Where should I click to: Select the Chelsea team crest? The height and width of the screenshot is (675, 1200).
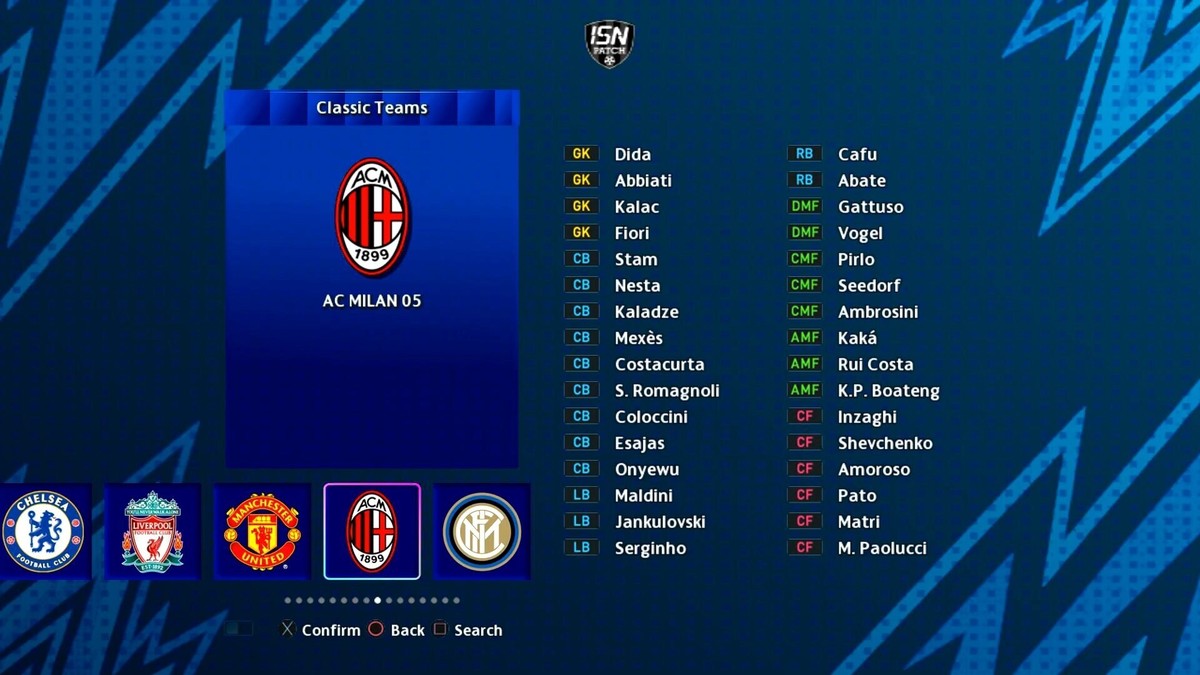coord(43,531)
